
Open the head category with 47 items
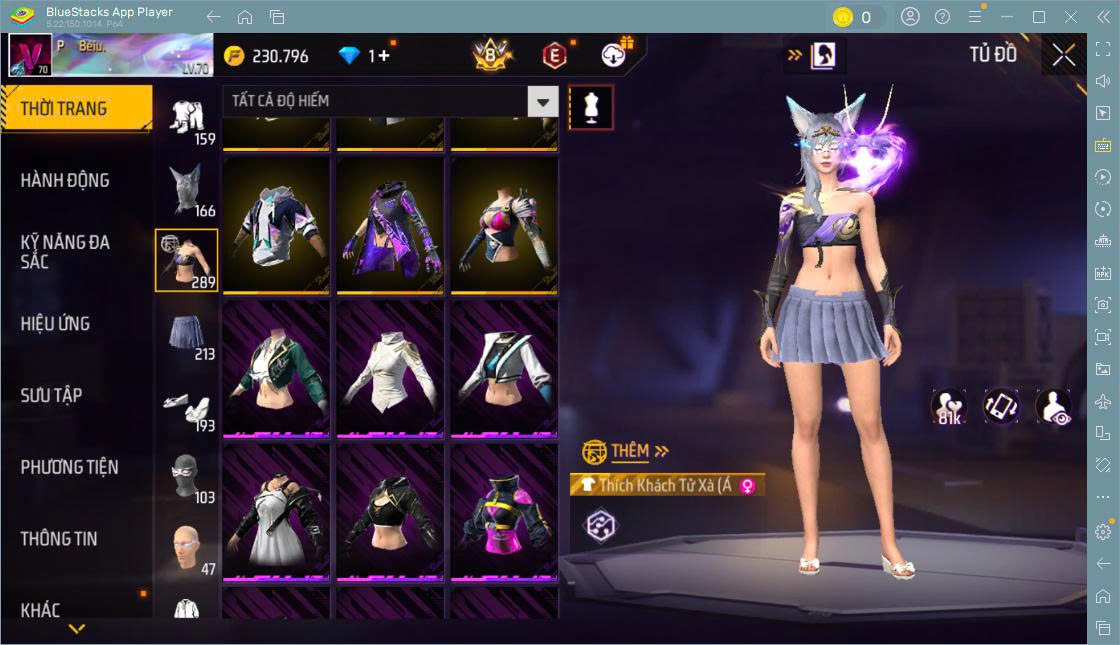(x=187, y=547)
